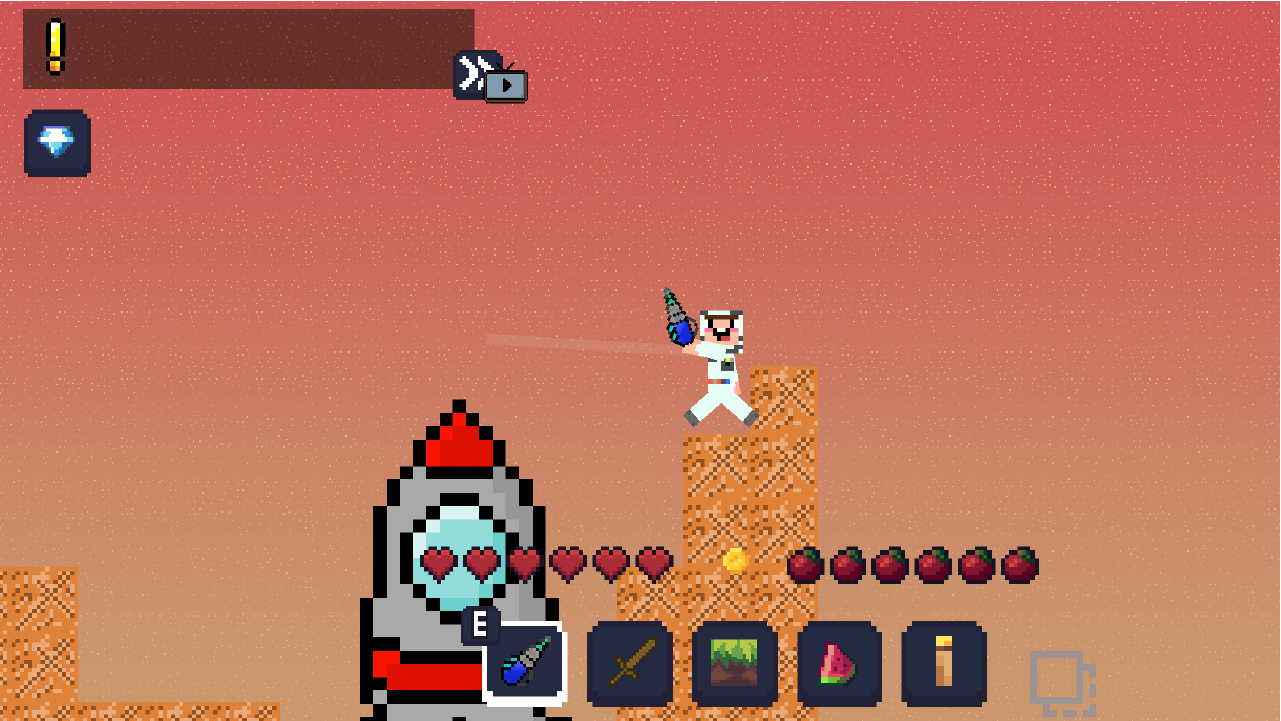The image size is (1281, 721).
Task: Open the diamond currency icon
Action: (x=57, y=143)
